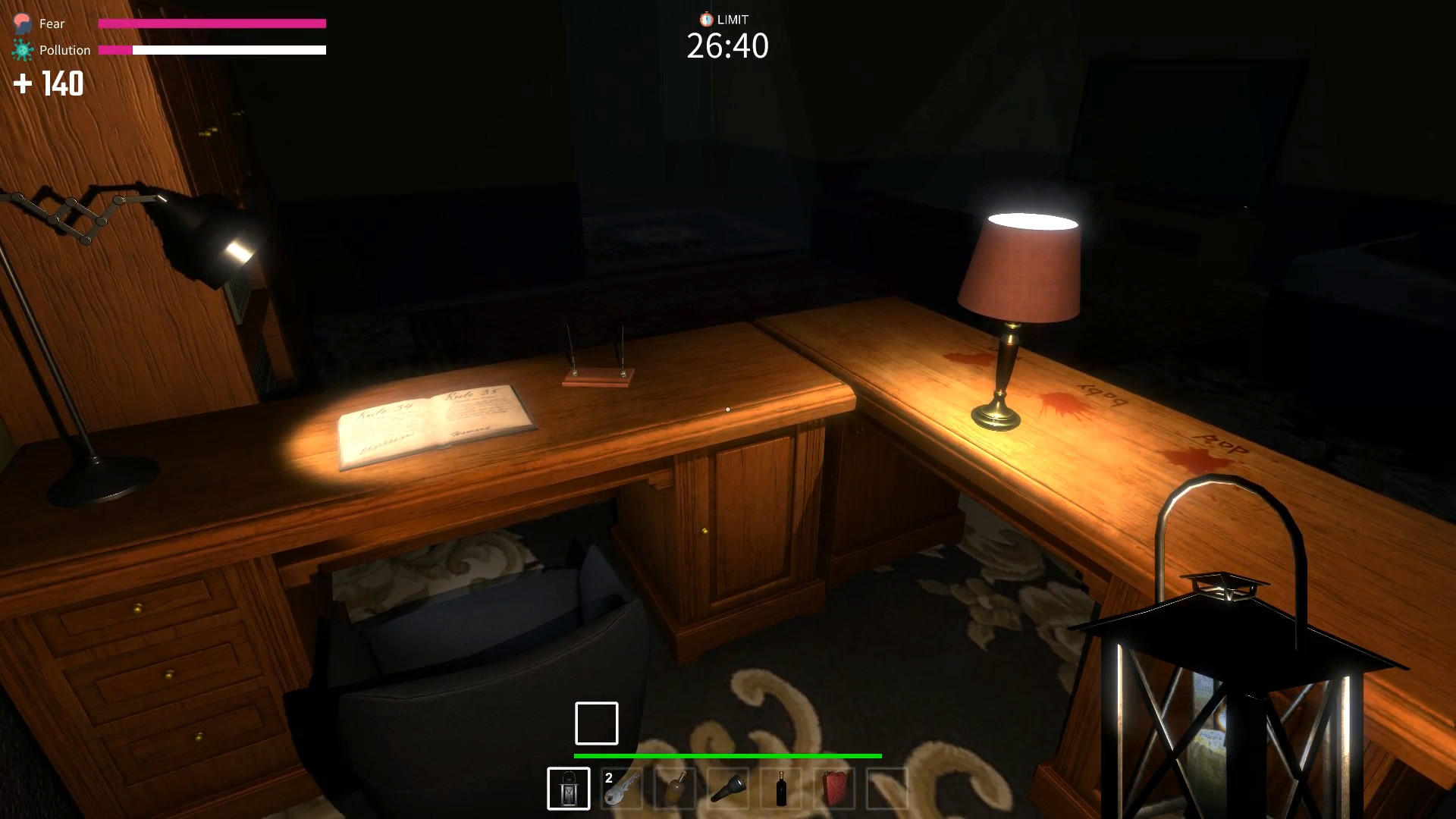Click the Fear head icon in the HUD
This screenshot has width=1456, height=819.
[22, 22]
